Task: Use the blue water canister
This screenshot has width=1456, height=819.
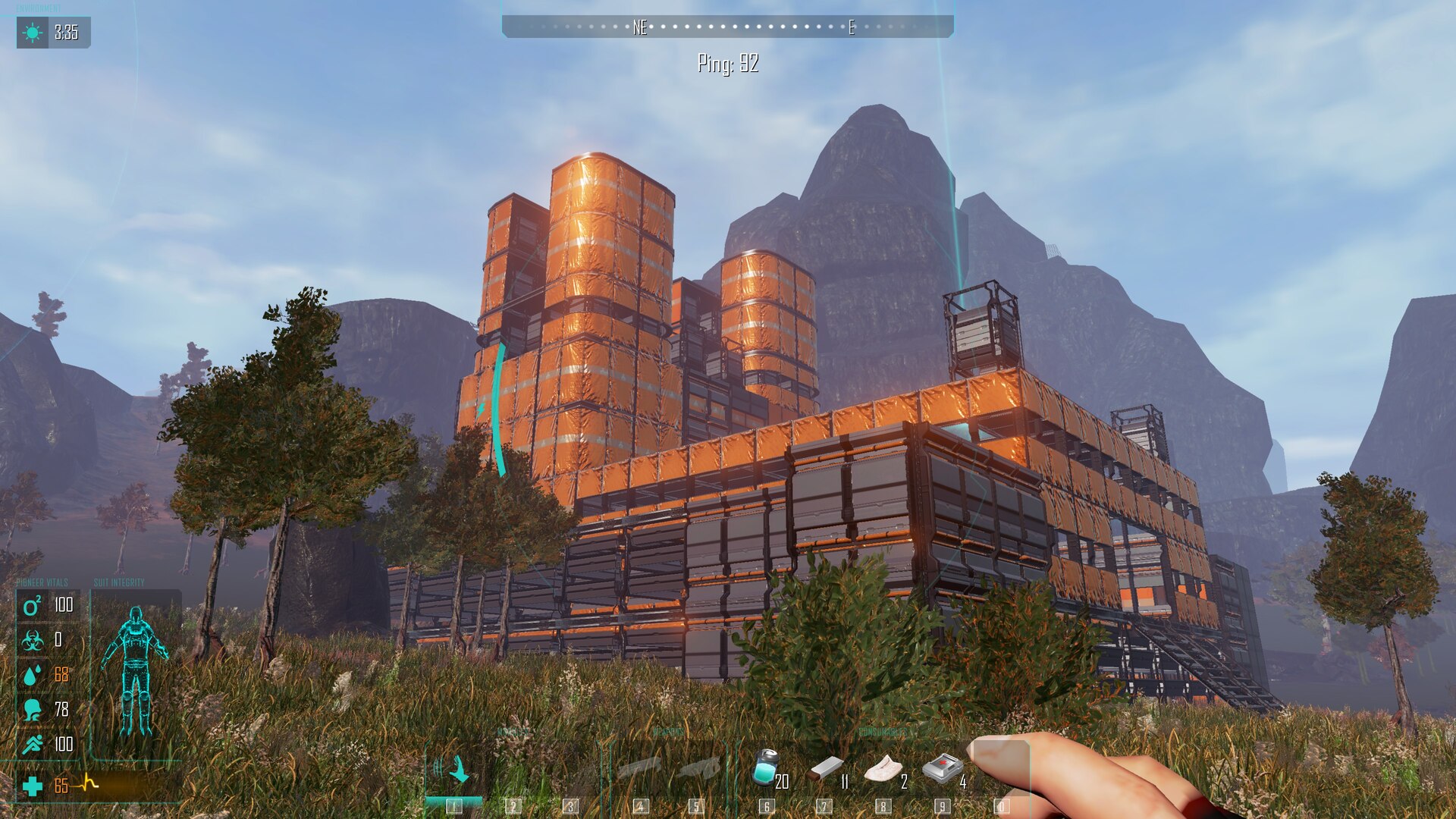Action: point(766,767)
